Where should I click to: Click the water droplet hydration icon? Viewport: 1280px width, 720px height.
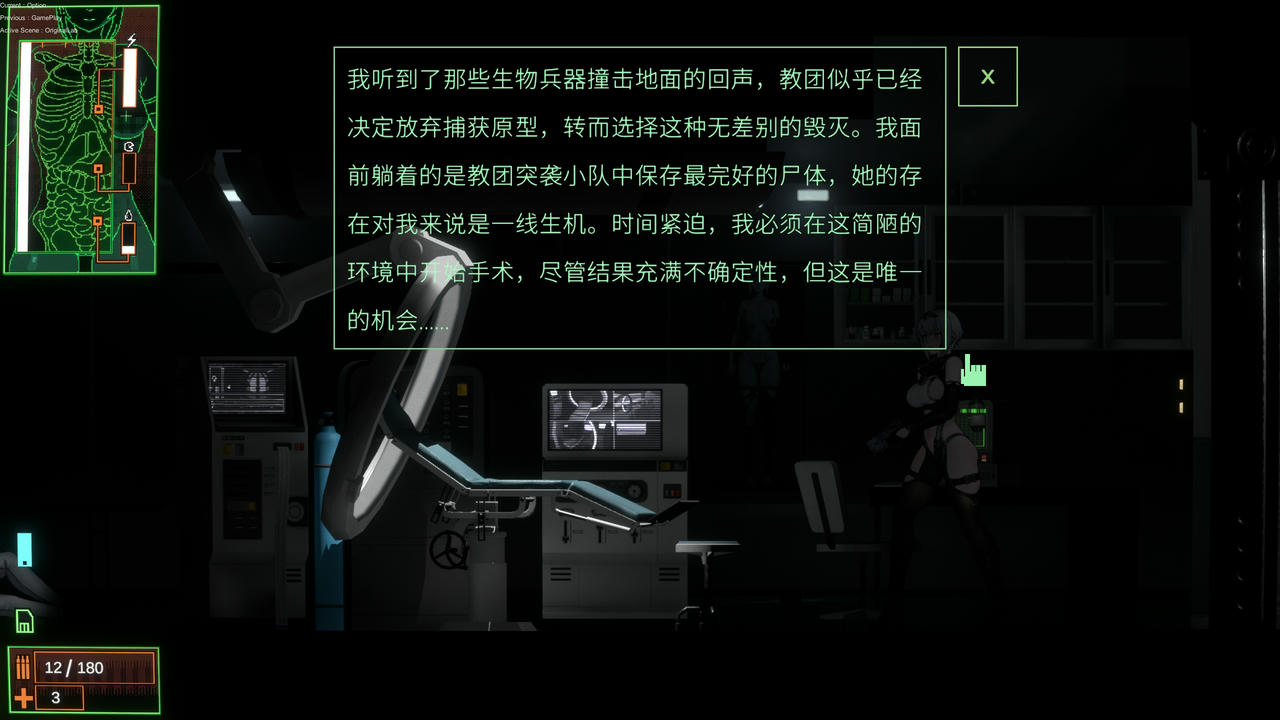point(129,215)
